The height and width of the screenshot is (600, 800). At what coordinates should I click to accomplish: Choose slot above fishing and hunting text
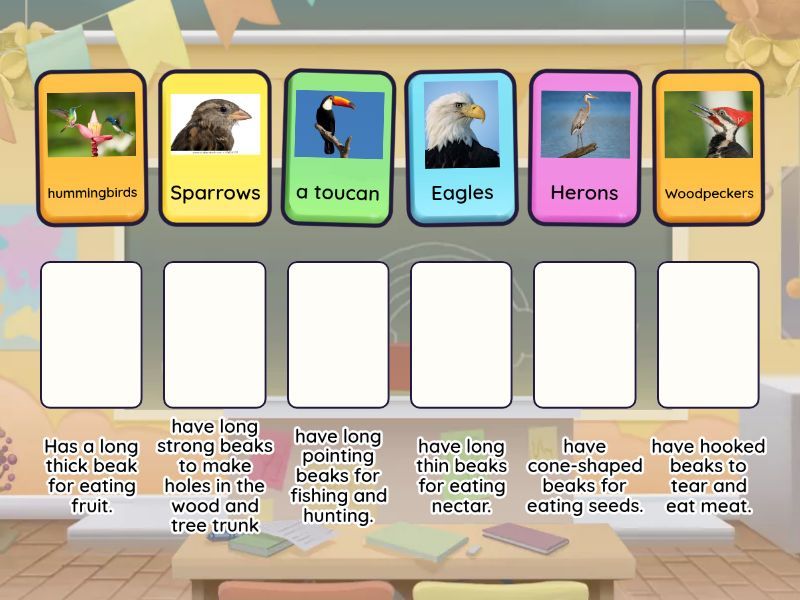tap(338, 334)
